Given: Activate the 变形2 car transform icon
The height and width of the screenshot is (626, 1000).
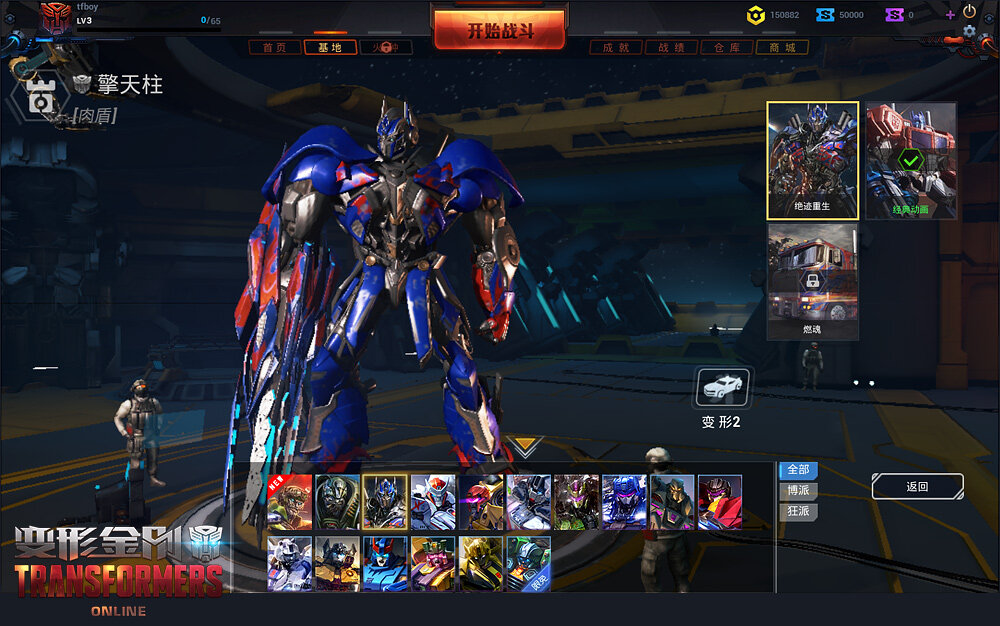Looking at the screenshot, I should (722, 387).
